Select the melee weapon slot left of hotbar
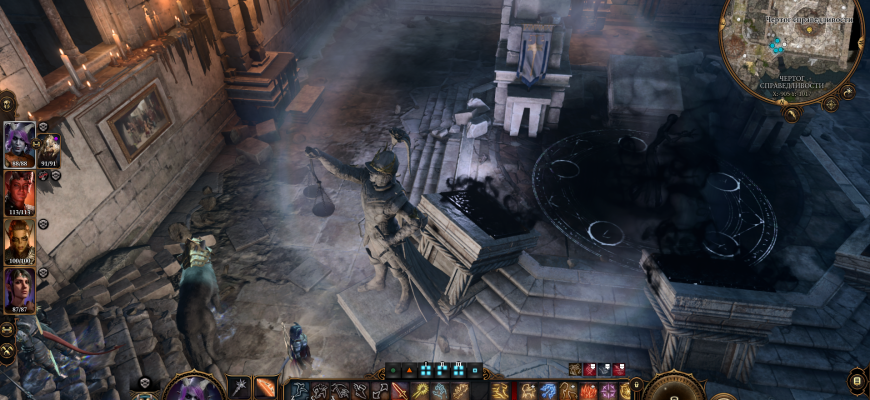Viewport: 870px width, 400px height. [x=239, y=387]
